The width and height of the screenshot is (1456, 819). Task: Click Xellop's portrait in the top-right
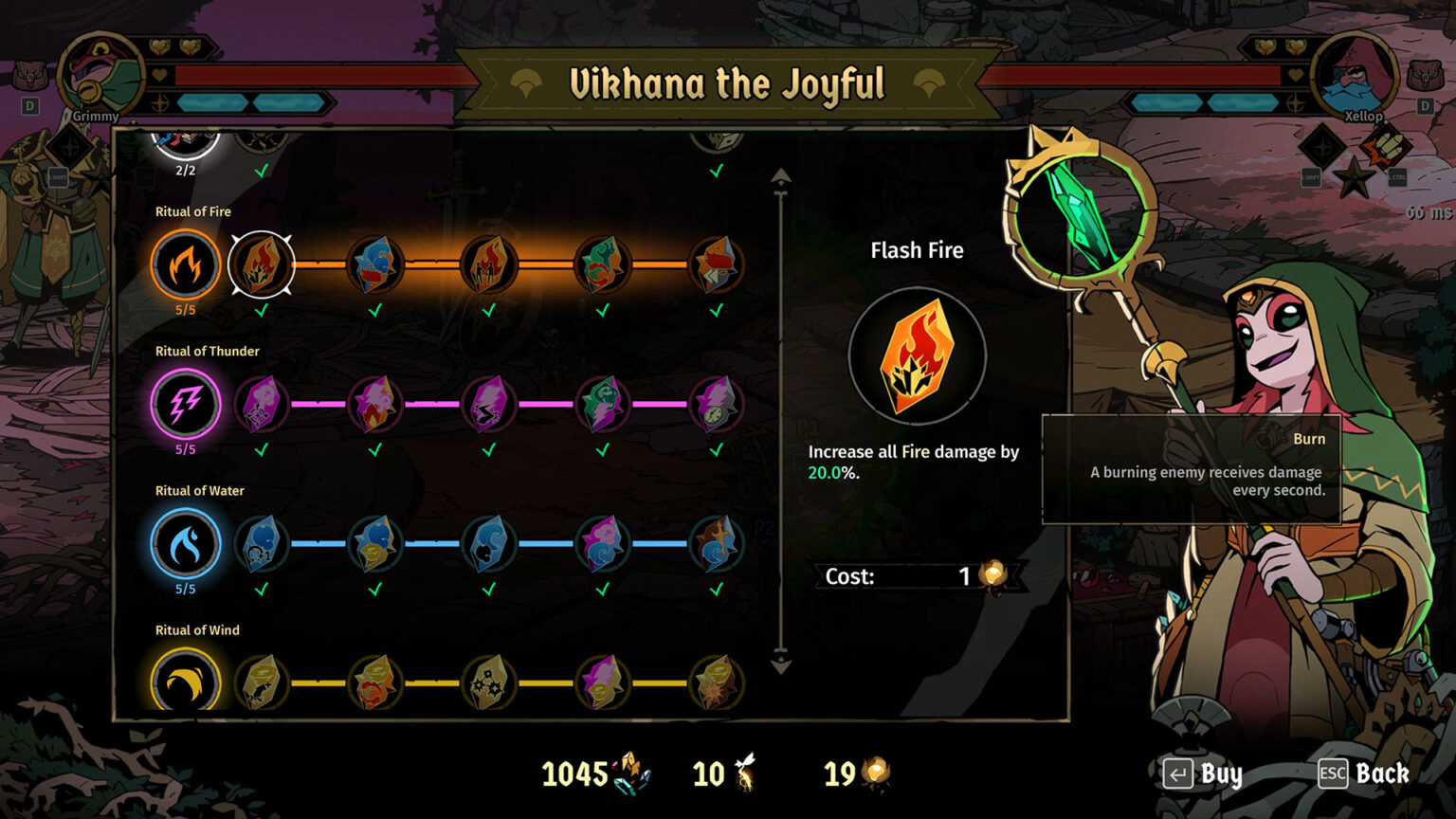[1354, 76]
